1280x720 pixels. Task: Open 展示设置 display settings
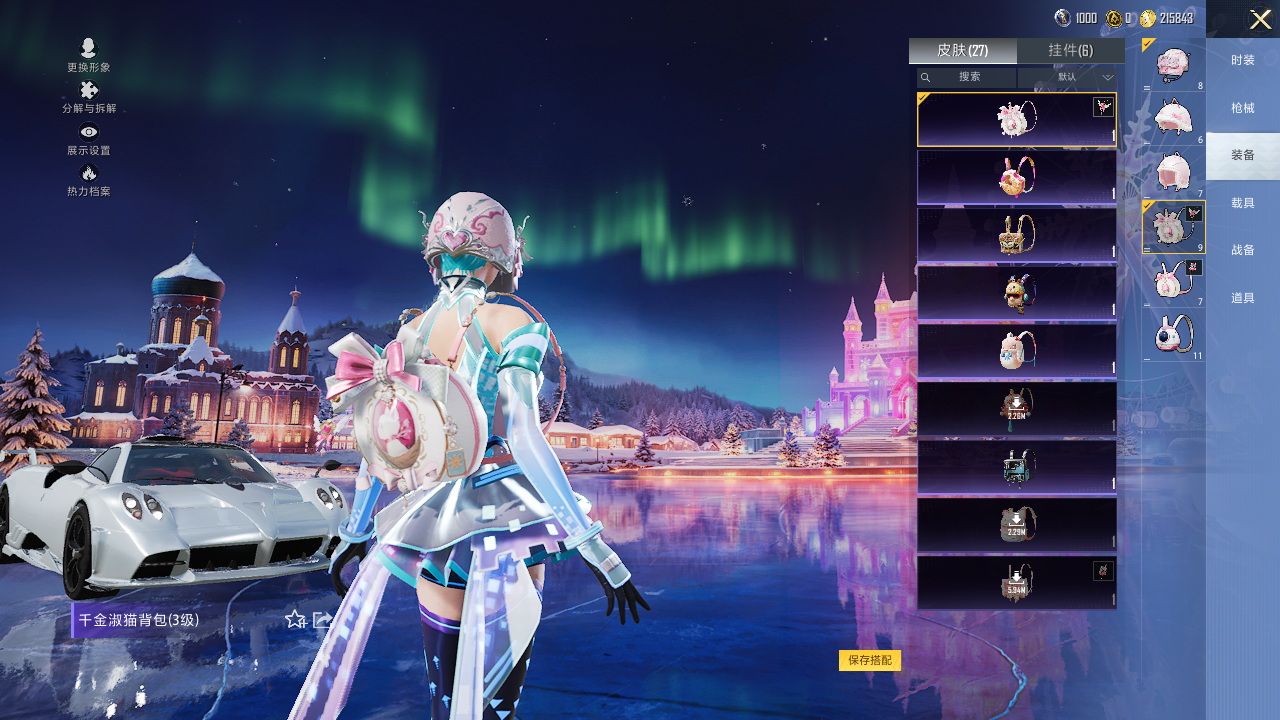tap(89, 139)
